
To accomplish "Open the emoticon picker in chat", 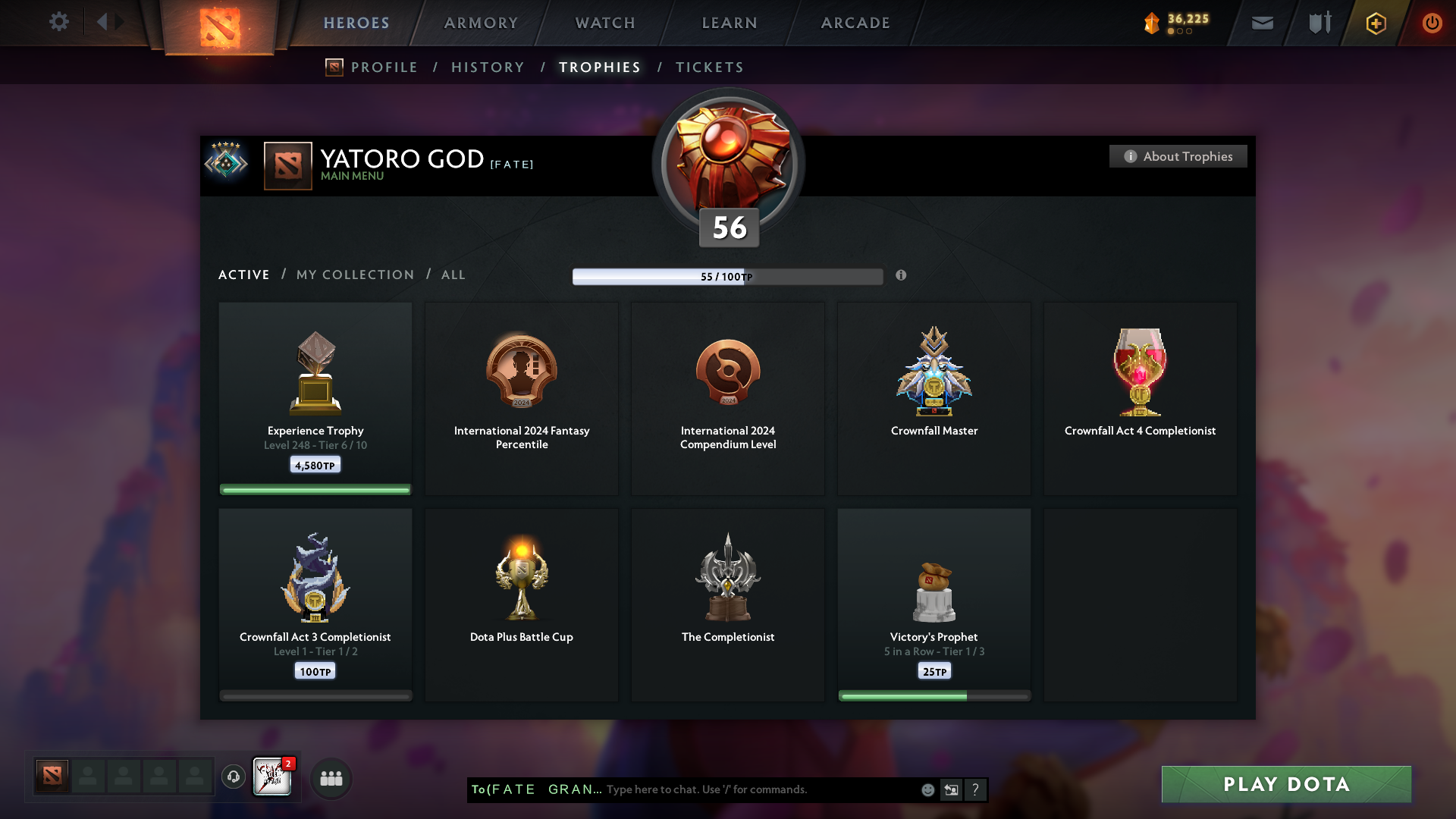I will [x=927, y=789].
